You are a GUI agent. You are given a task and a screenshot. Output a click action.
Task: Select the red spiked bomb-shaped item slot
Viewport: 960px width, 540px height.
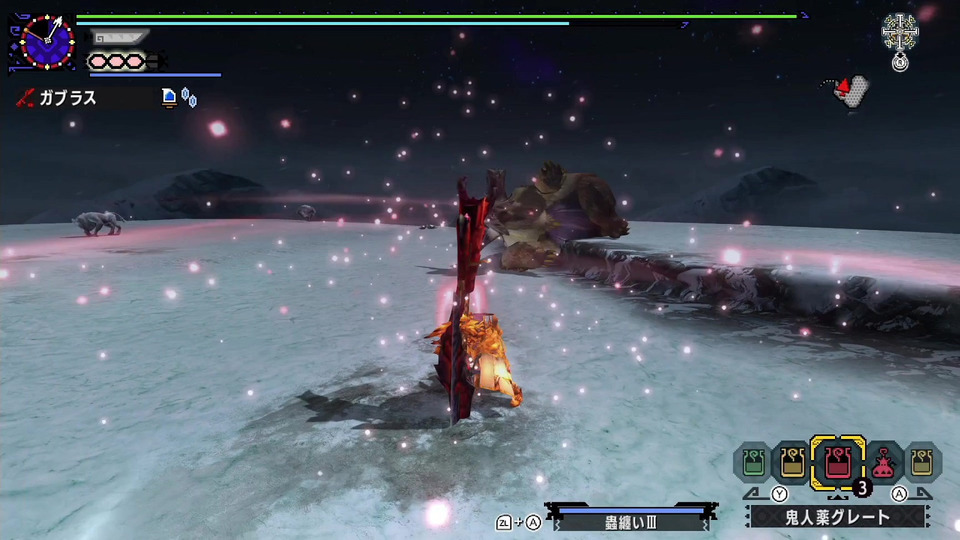[x=884, y=462]
